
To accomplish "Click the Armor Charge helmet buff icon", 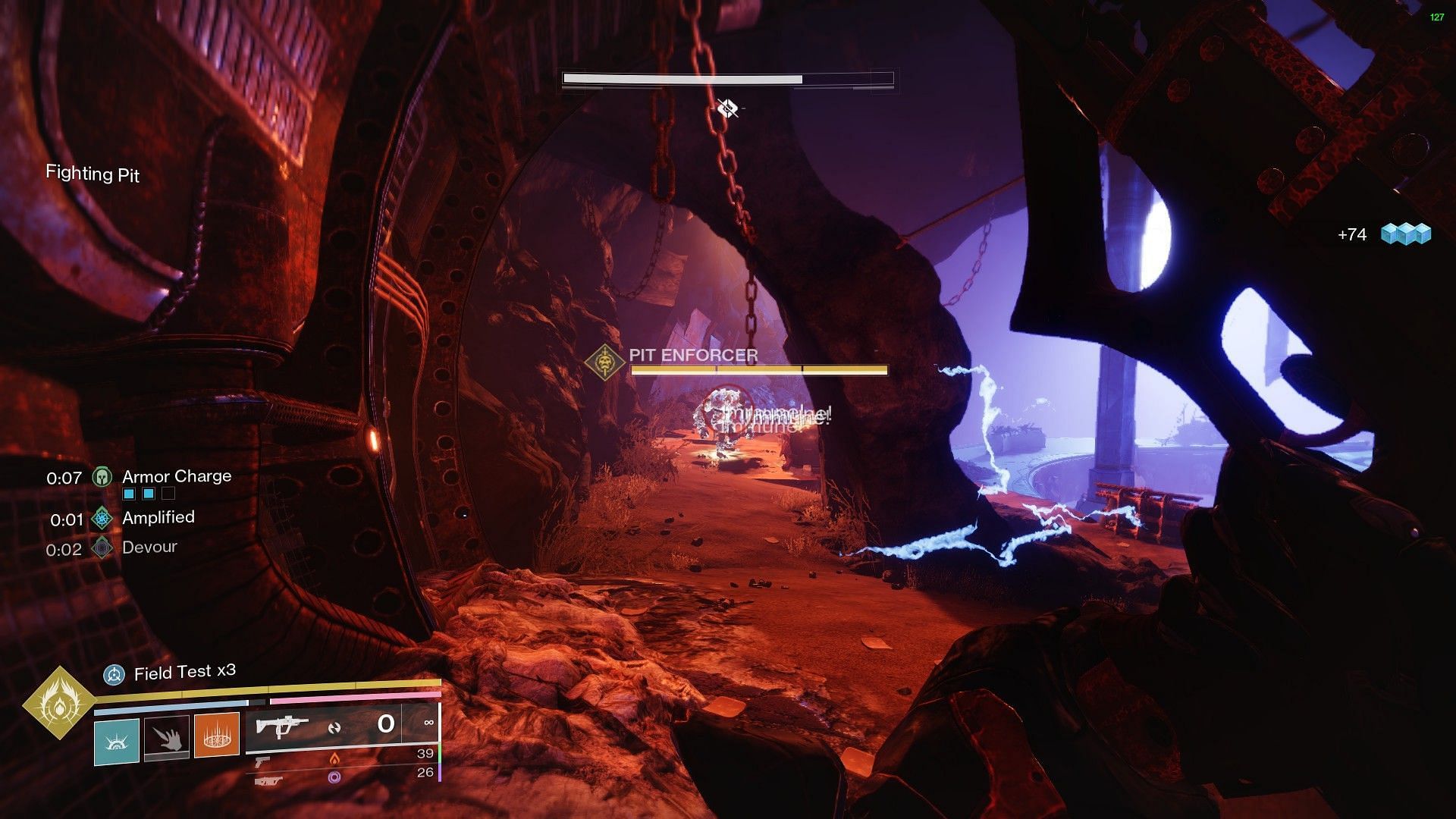I will [x=102, y=478].
